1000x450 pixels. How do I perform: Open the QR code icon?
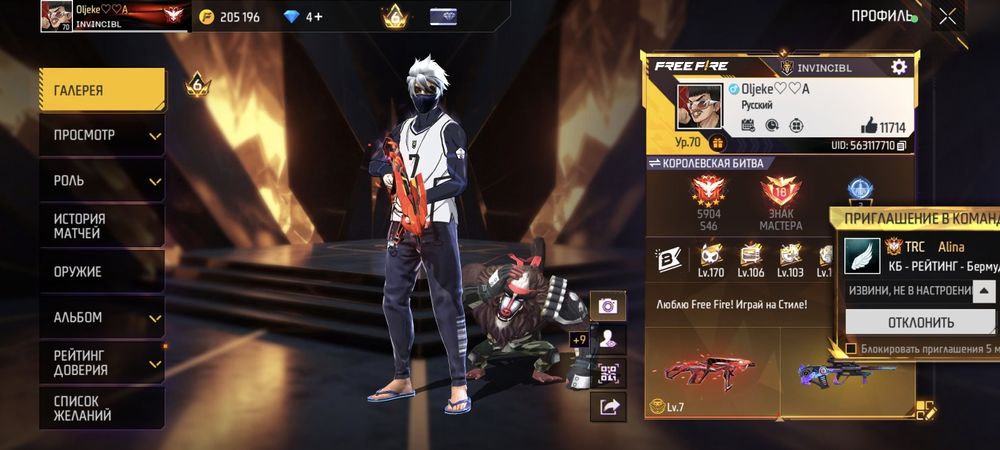click(x=608, y=372)
